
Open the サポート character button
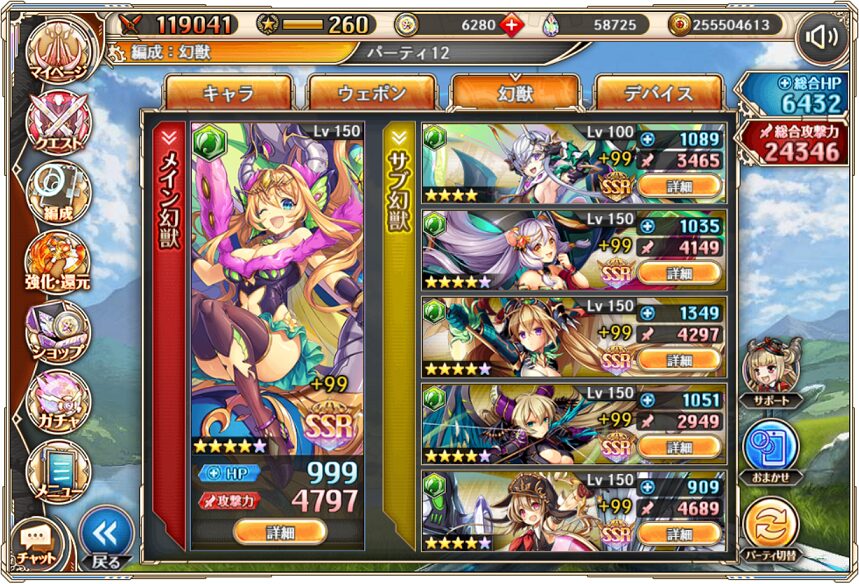(x=770, y=372)
